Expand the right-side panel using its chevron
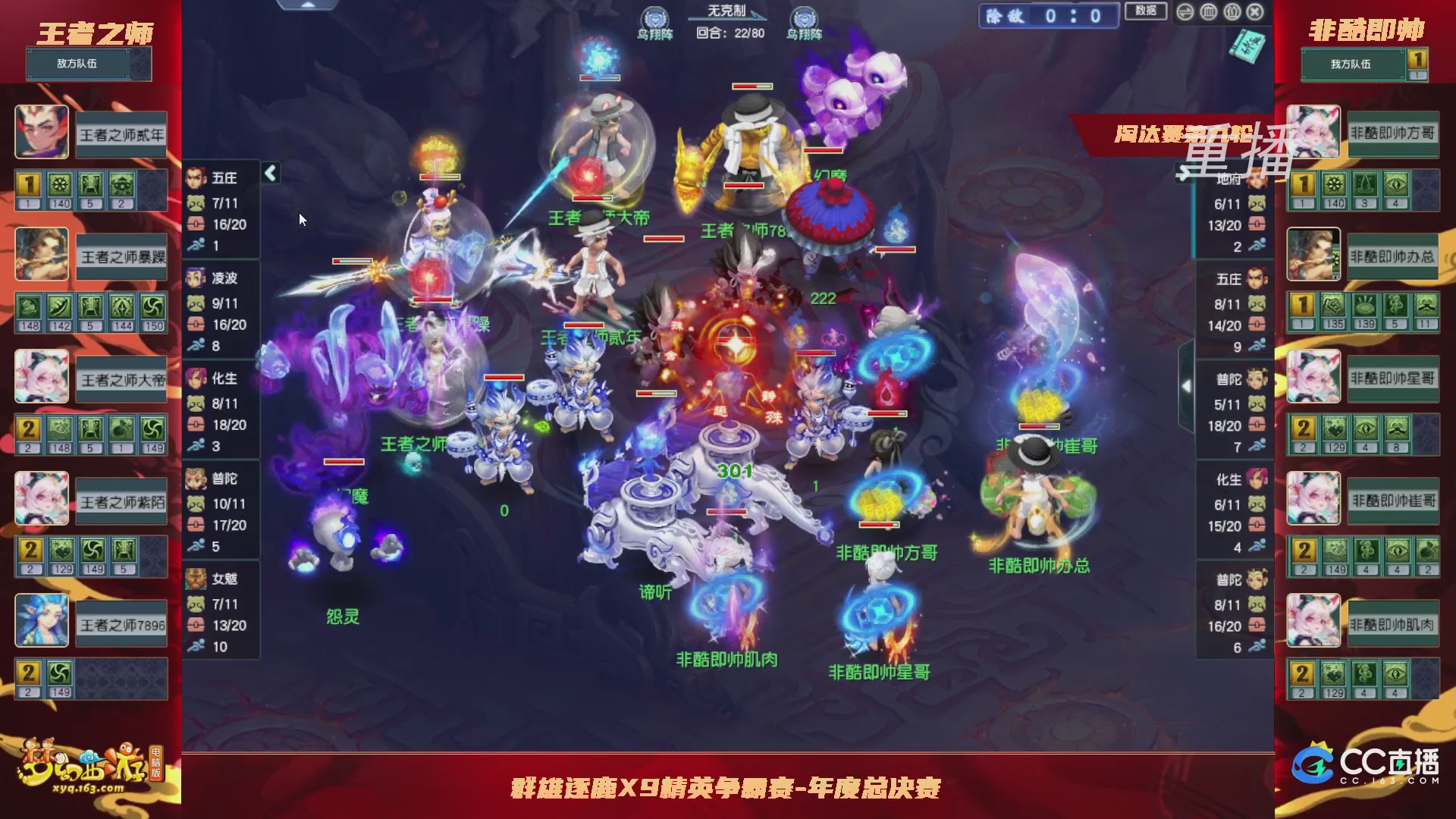Viewport: 1456px width, 819px height. click(1188, 387)
